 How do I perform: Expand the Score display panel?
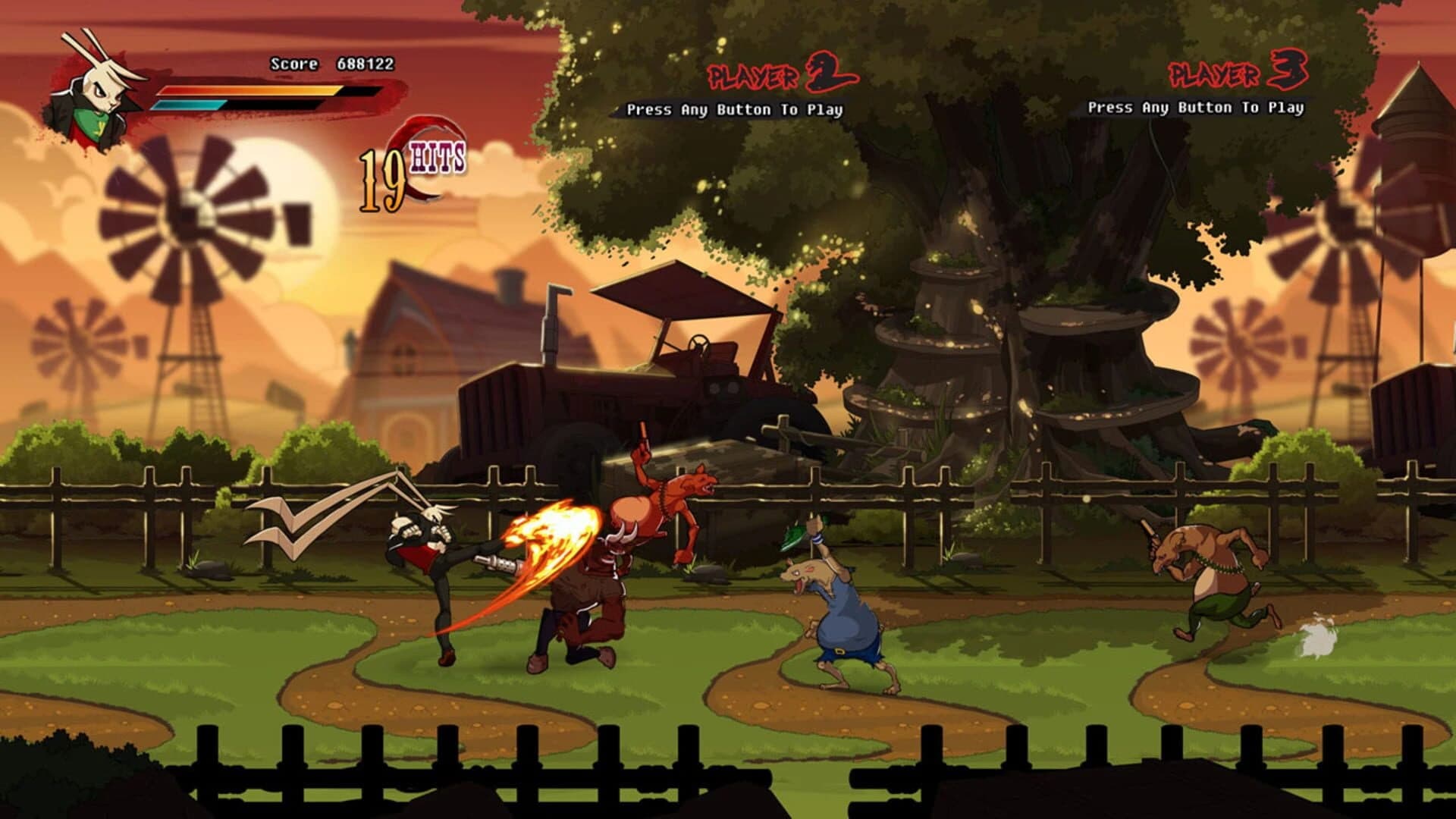[x=329, y=64]
